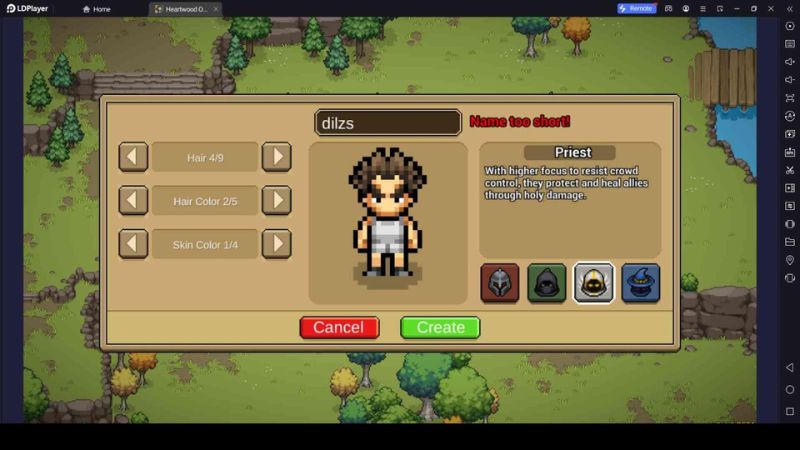Switch to previous hair color
Image resolution: width=800 pixels, height=450 pixels.
tap(133, 200)
